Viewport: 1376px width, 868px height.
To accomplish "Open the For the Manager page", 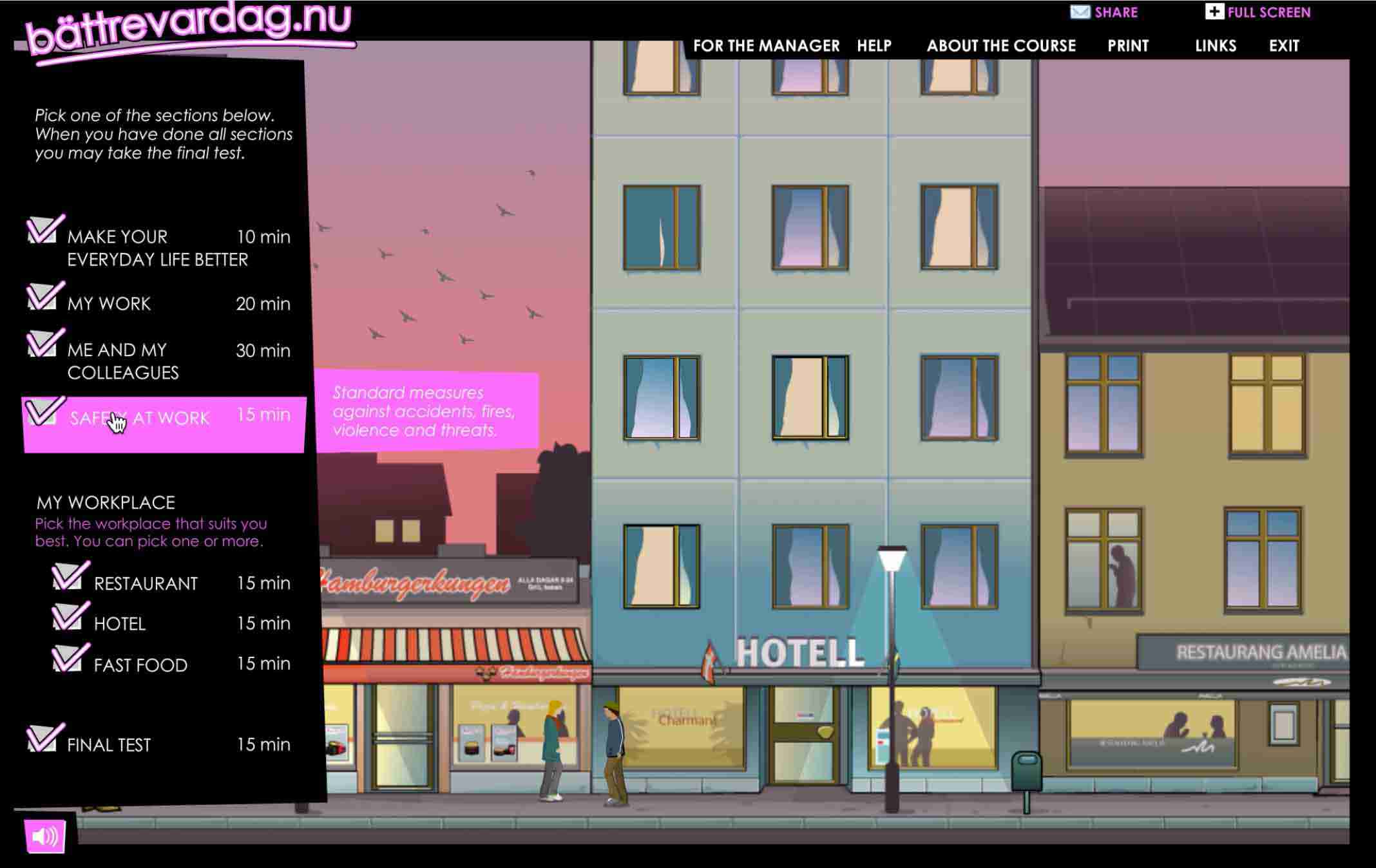I will click(766, 46).
